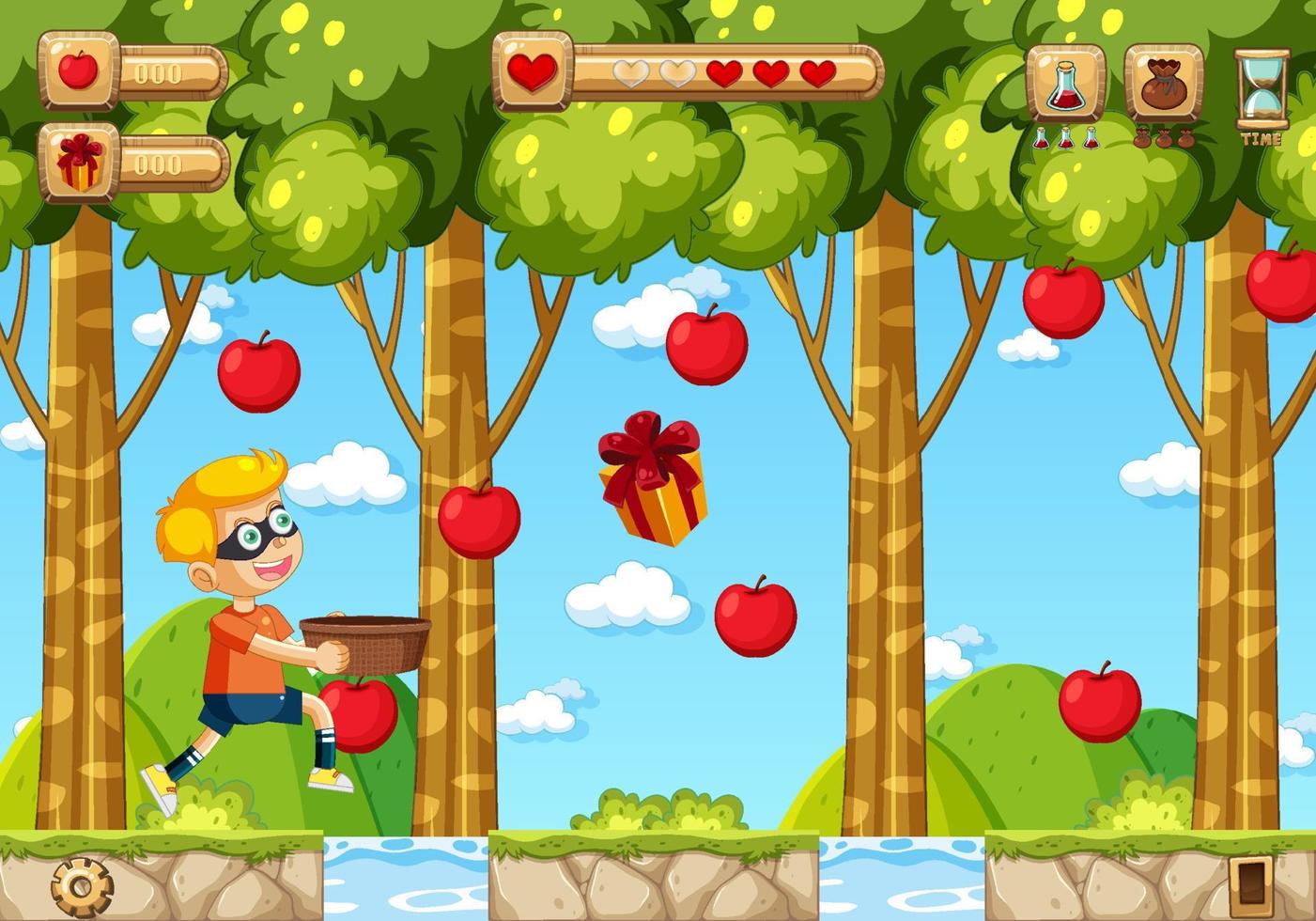Toggle the third small potion vial indicator
1316x921 pixels.
pos(1090,138)
